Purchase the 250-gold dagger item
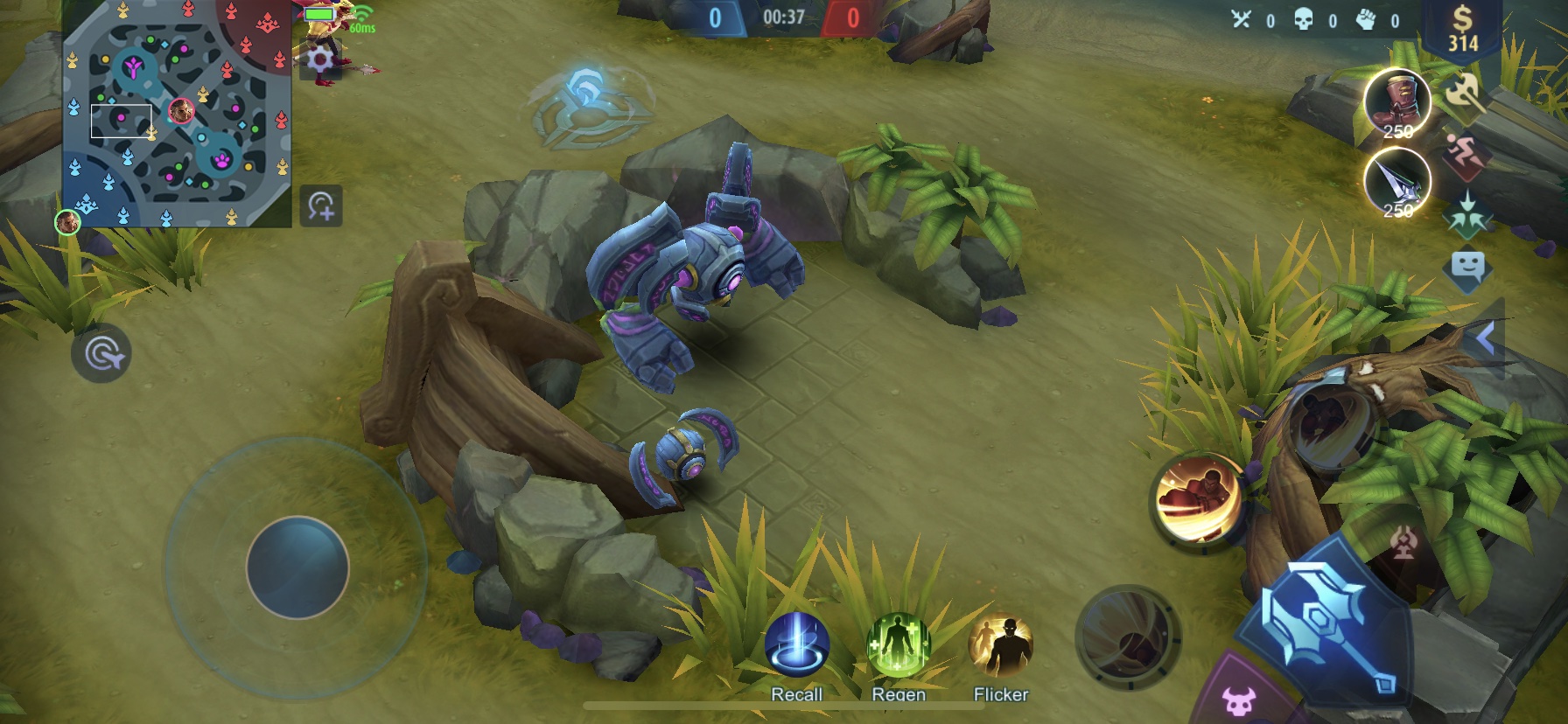Viewport: 1568px width, 724px height. coord(1398,184)
